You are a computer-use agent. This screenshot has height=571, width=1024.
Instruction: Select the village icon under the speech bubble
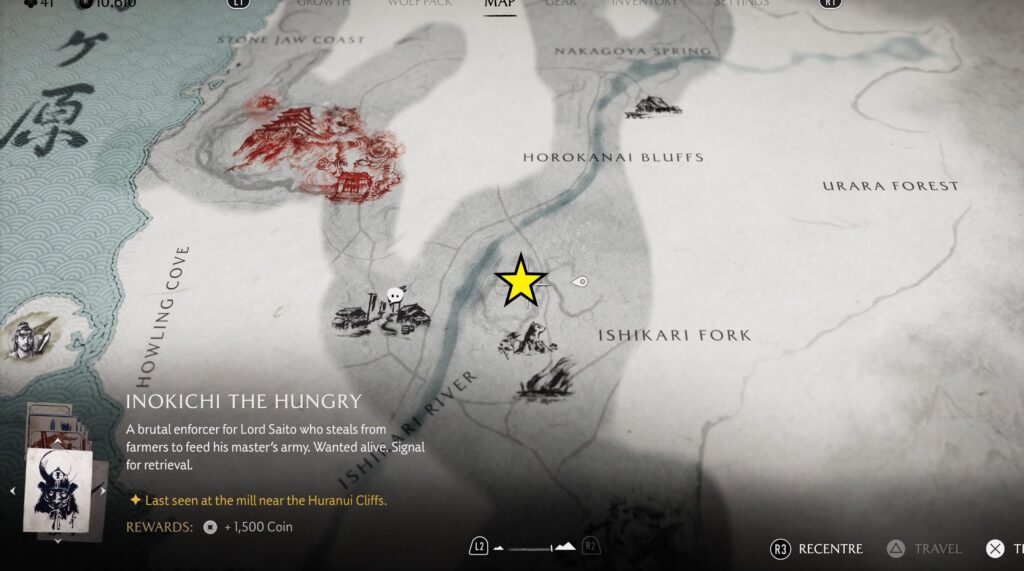pyautogui.click(x=382, y=318)
